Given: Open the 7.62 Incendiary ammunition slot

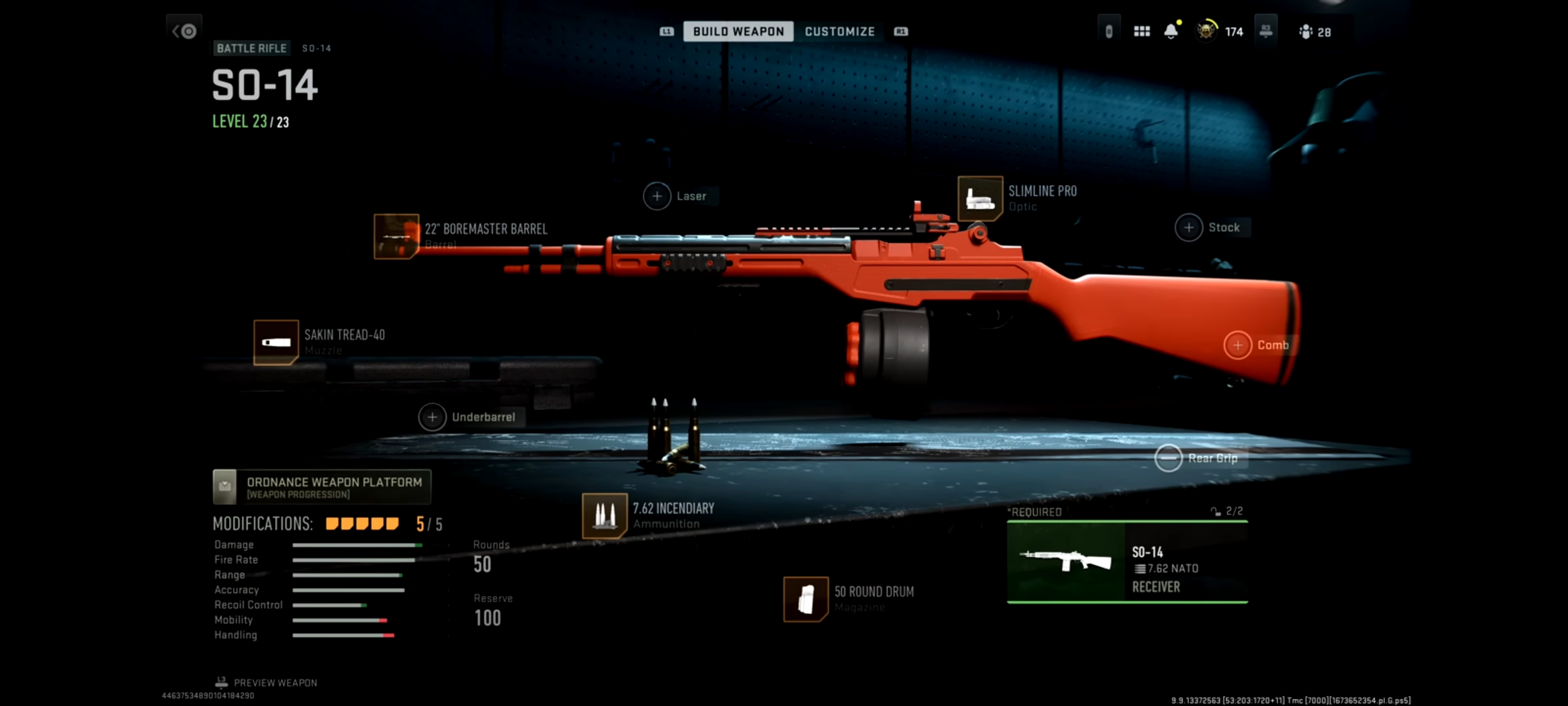Looking at the screenshot, I should (605, 516).
